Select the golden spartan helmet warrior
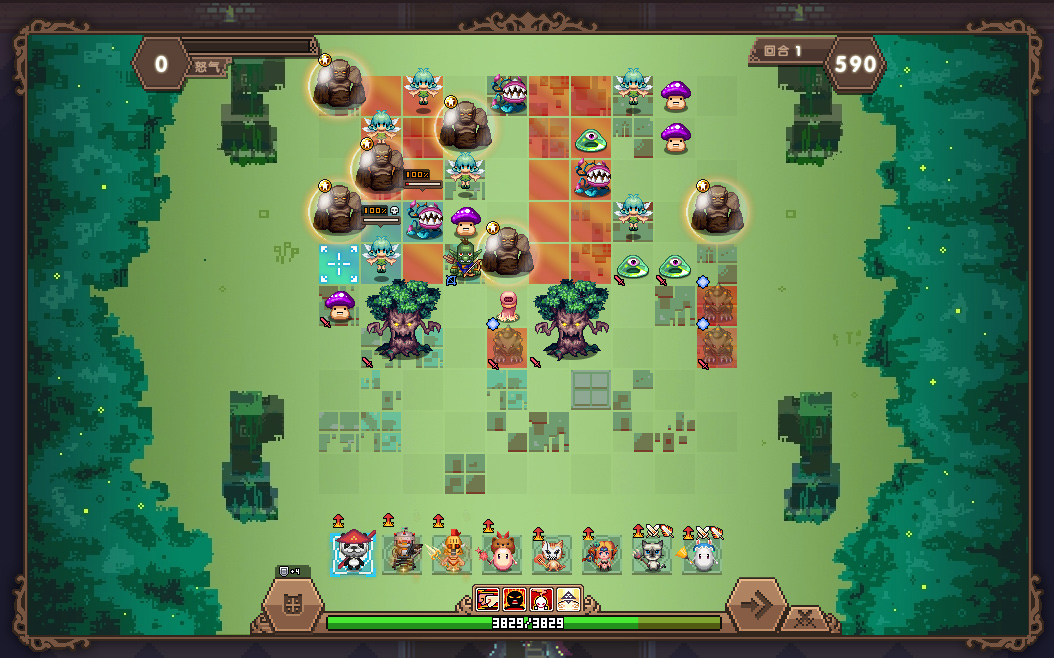The width and height of the screenshot is (1054, 658). click(x=452, y=554)
